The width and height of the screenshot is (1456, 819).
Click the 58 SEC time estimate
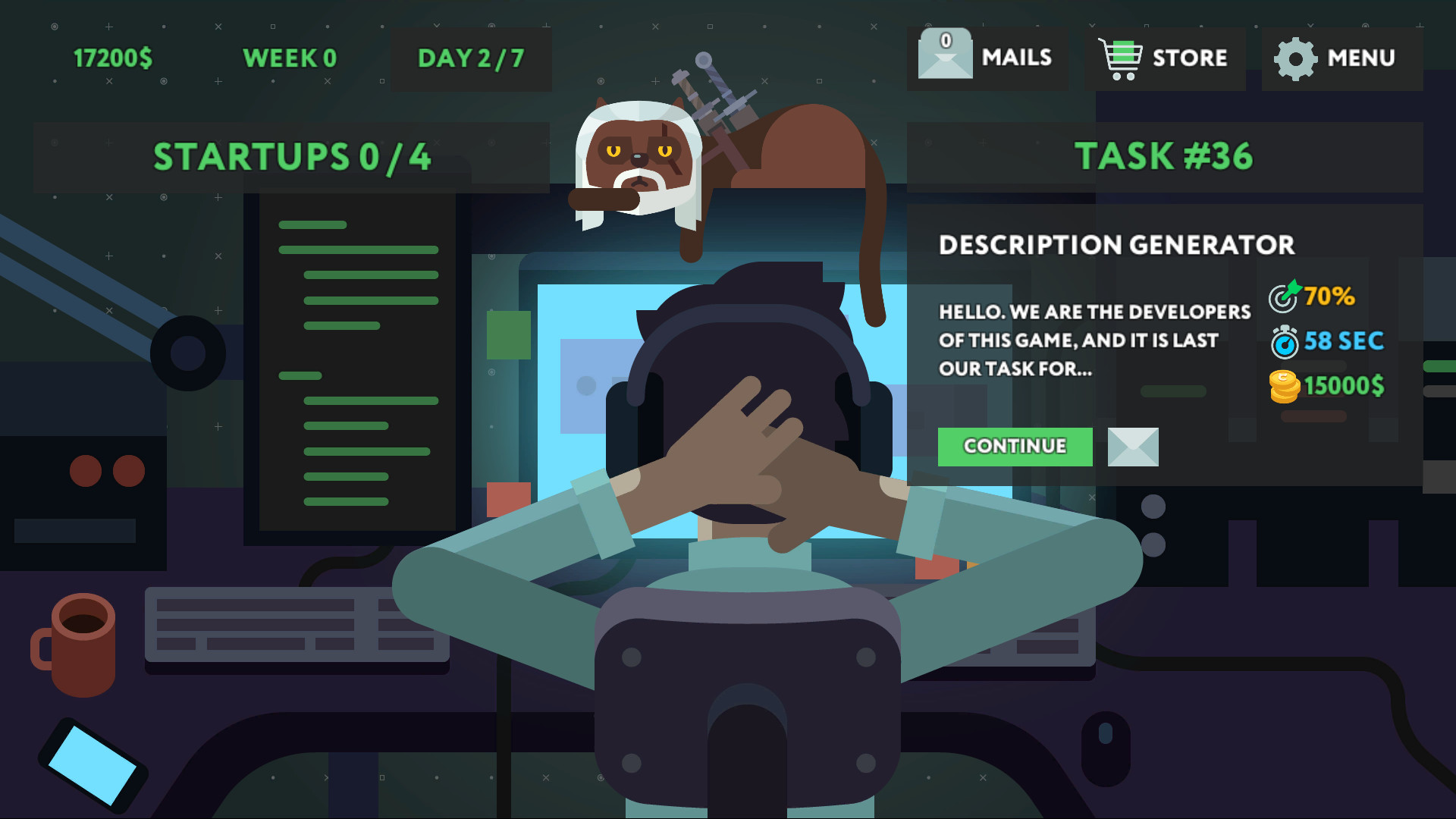point(1342,341)
